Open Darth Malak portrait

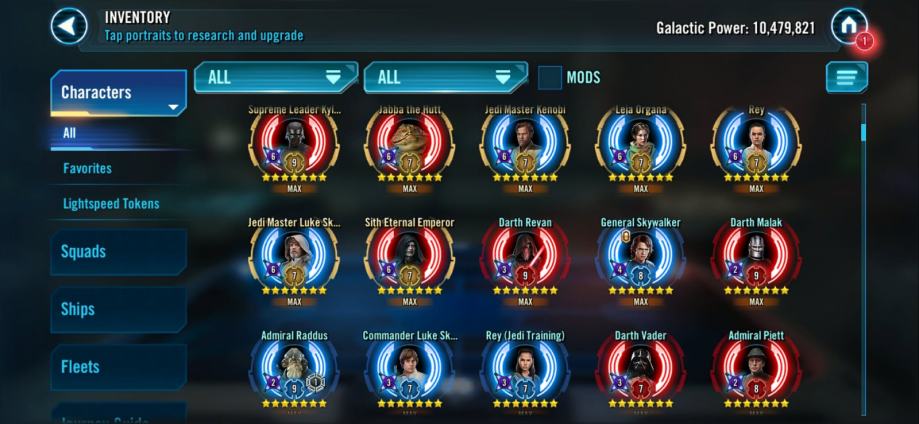[756, 260]
